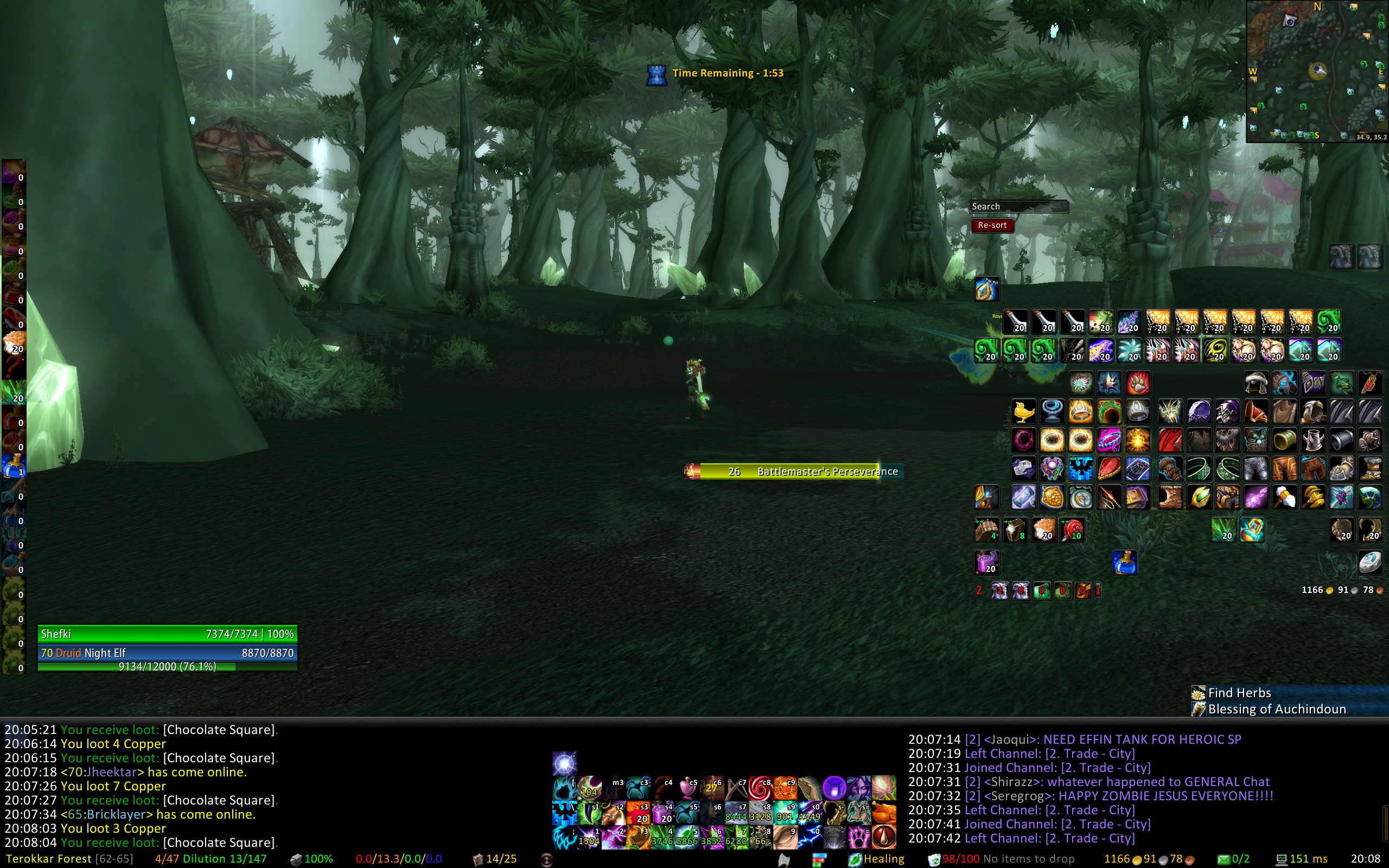The height and width of the screenshot is (868, 1389).
Task: Click the Terokkar Forest zone label
Action: 49,859
